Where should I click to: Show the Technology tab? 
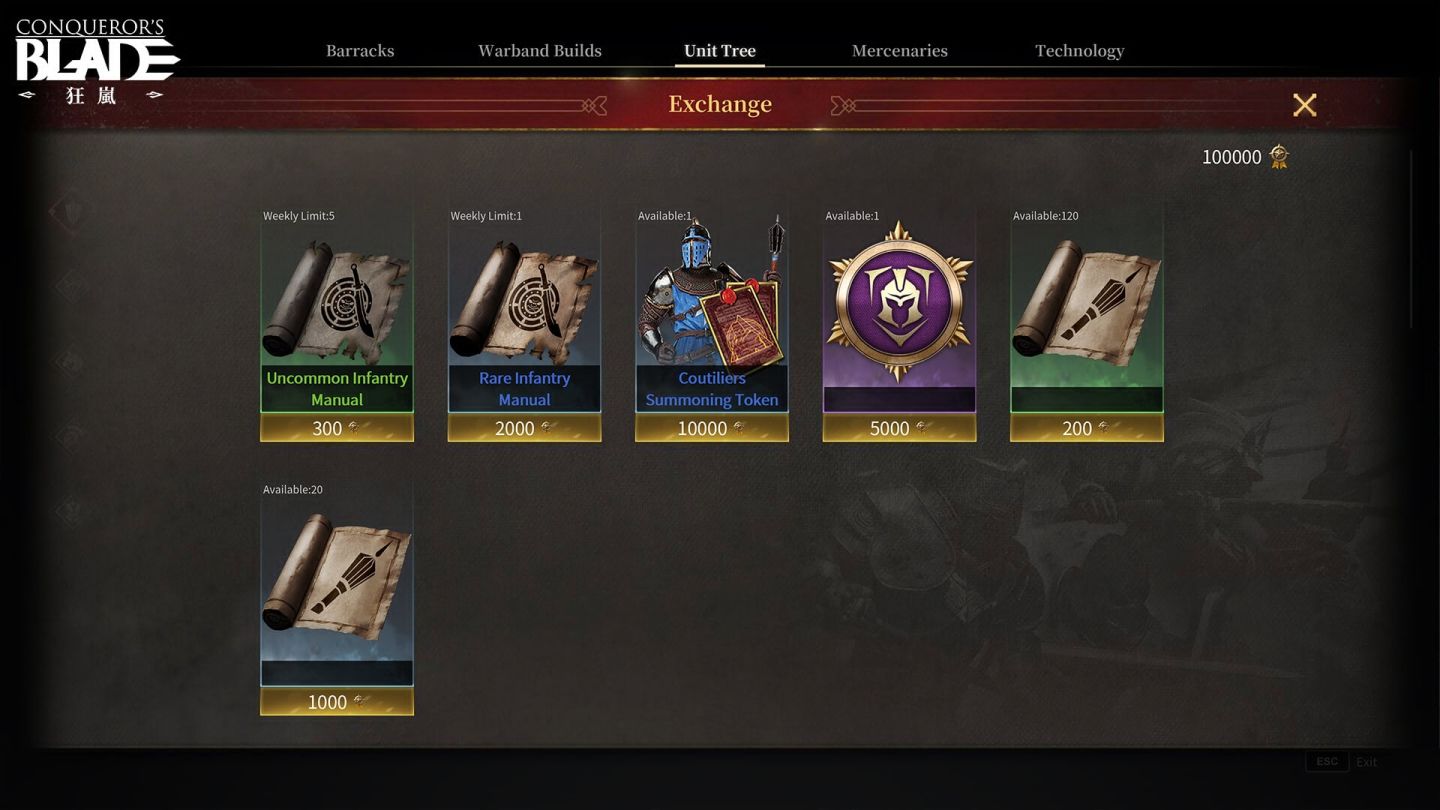coord(1079,51)
